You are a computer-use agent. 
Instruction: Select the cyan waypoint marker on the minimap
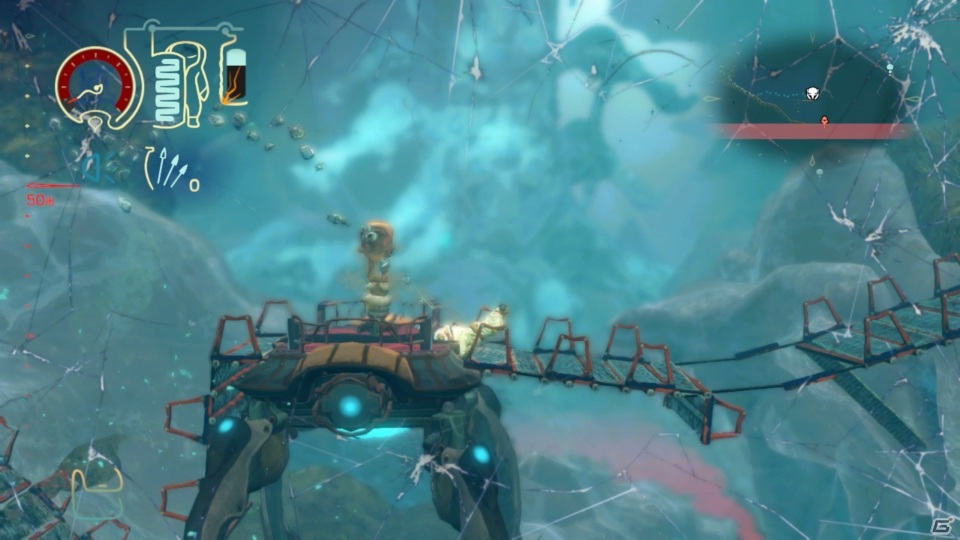coord(889,68)
